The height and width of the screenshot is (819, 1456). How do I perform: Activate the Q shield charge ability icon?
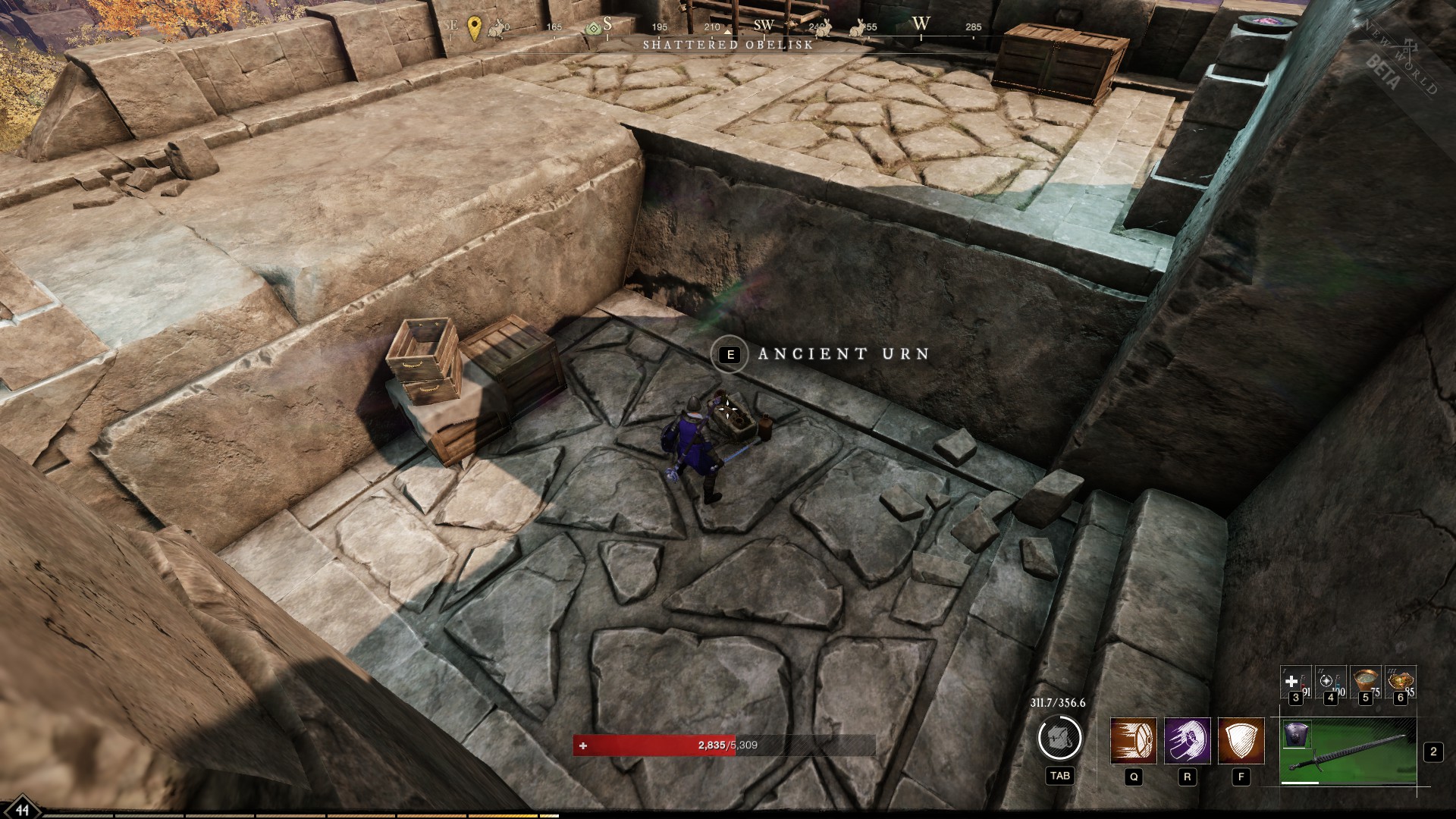pyautogui.click(x=1134, y=740)
